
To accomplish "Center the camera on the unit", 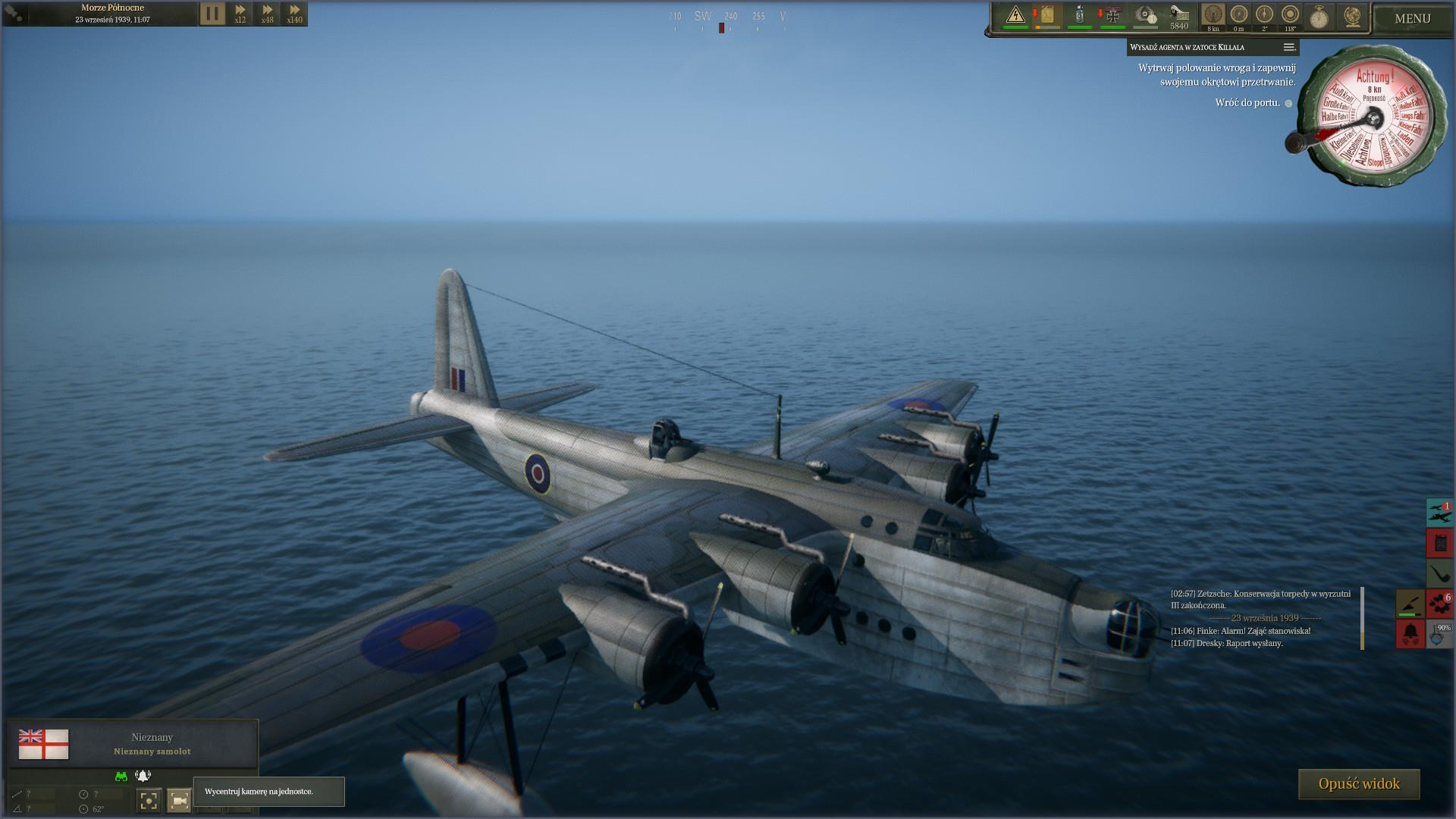I will click(179, 800).
